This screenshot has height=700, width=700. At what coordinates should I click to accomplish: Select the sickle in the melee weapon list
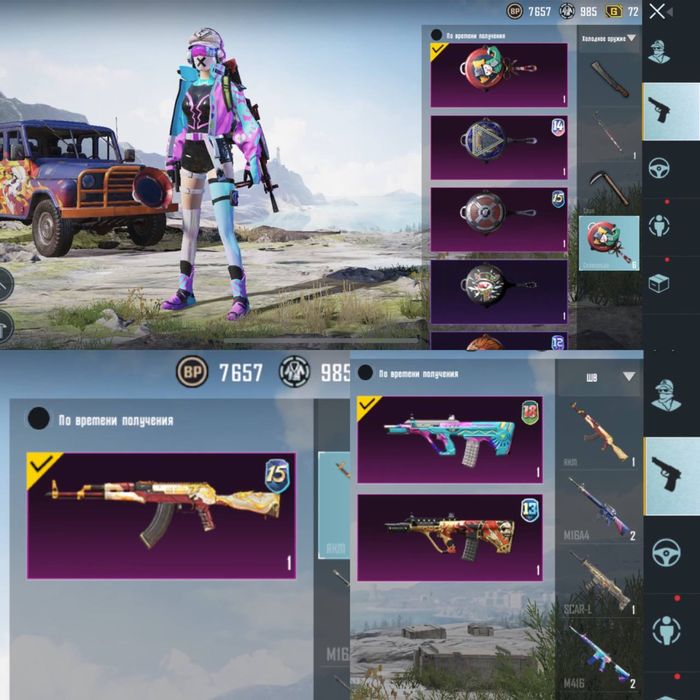(609, 184)
